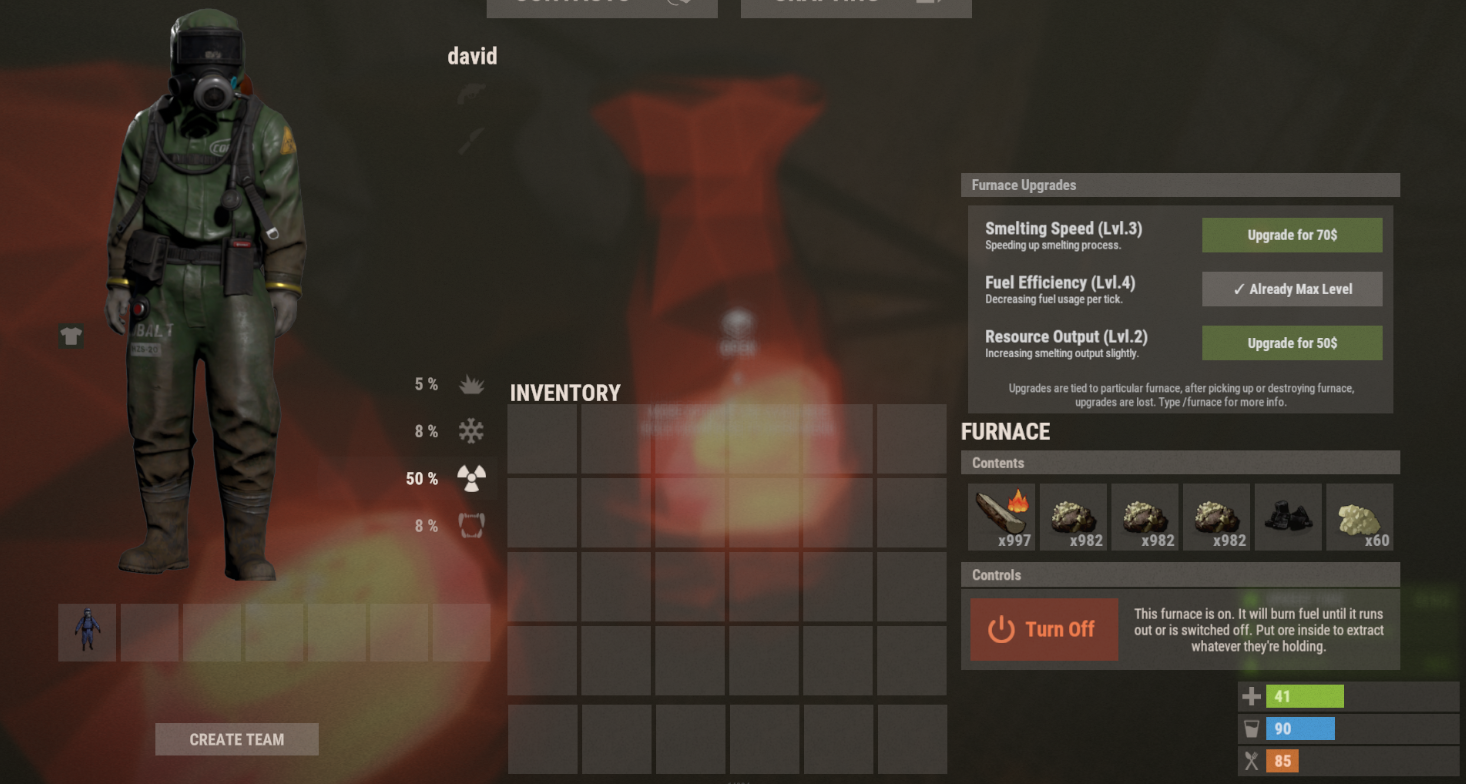Screen dimensions: 1466x784
Task: Select the burning wood stack in furnace
Action: pos(1001,517)
